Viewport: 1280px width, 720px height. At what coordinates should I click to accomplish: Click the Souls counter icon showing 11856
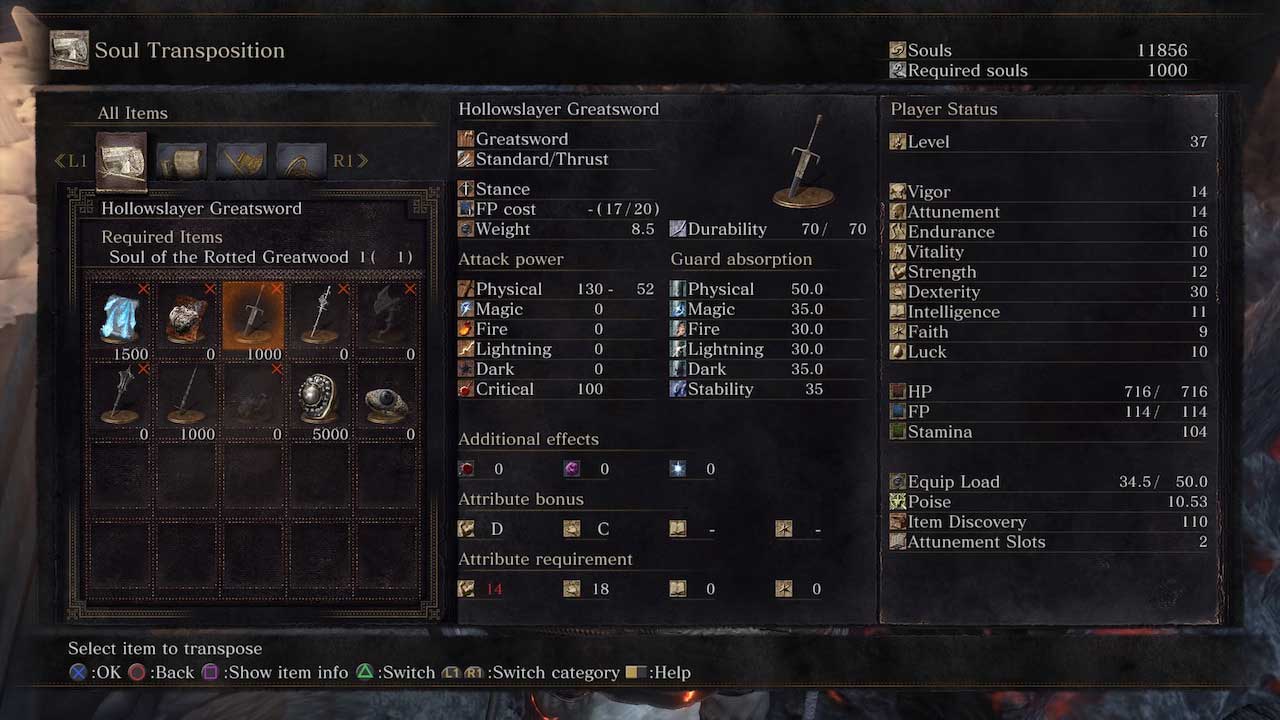coord(897,50)
